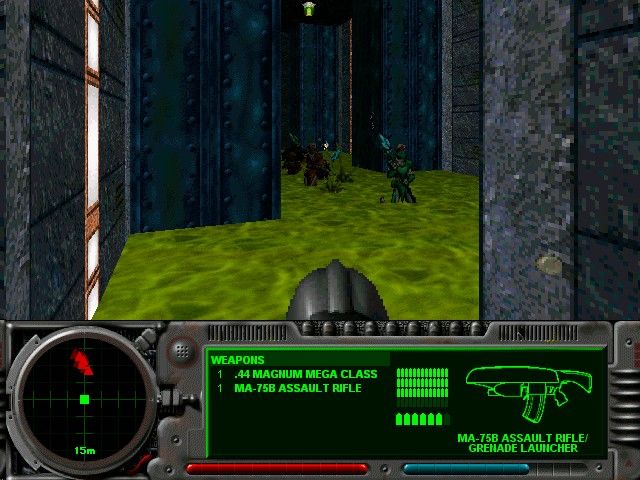
Task: Click the circular motion sensor radar
Action: click(x=84, y=397)
